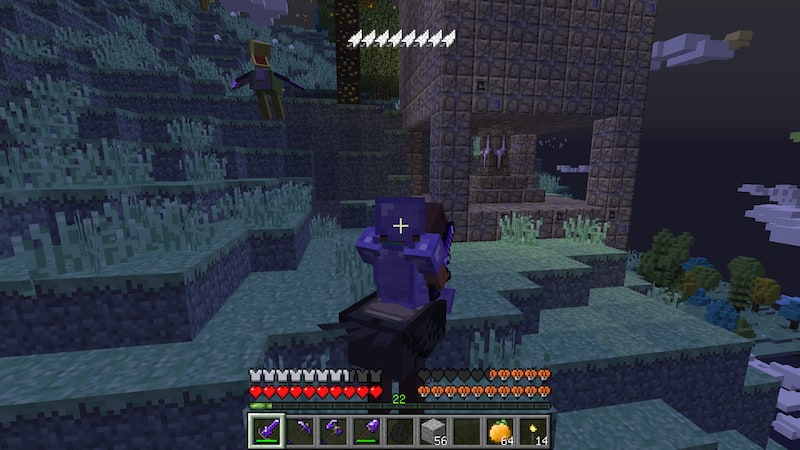Select the purple pickaxe hotbar slot

(301, 430)
